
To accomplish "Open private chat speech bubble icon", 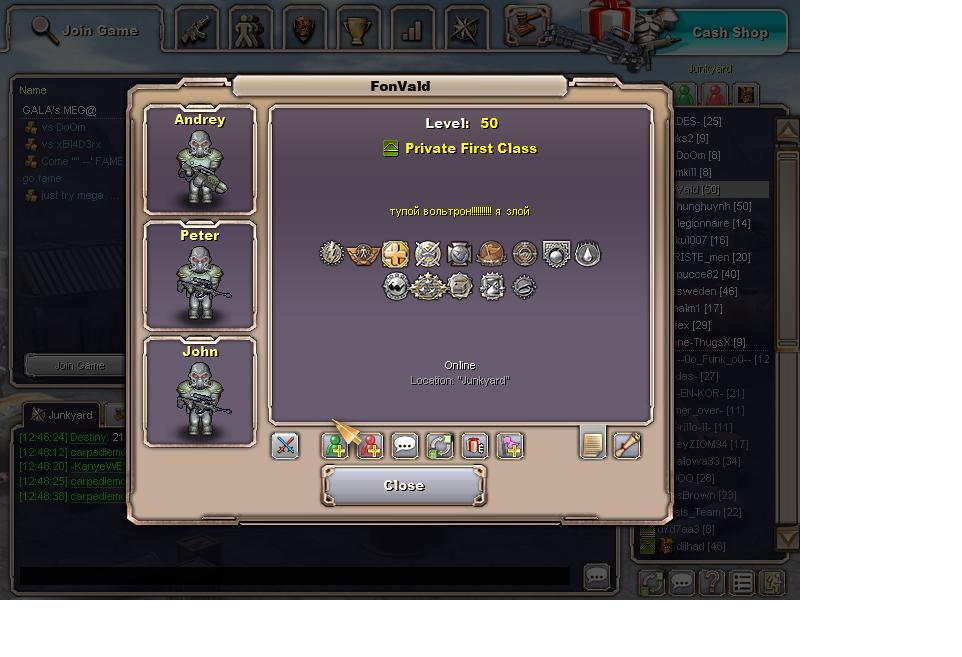I will 405,445.
